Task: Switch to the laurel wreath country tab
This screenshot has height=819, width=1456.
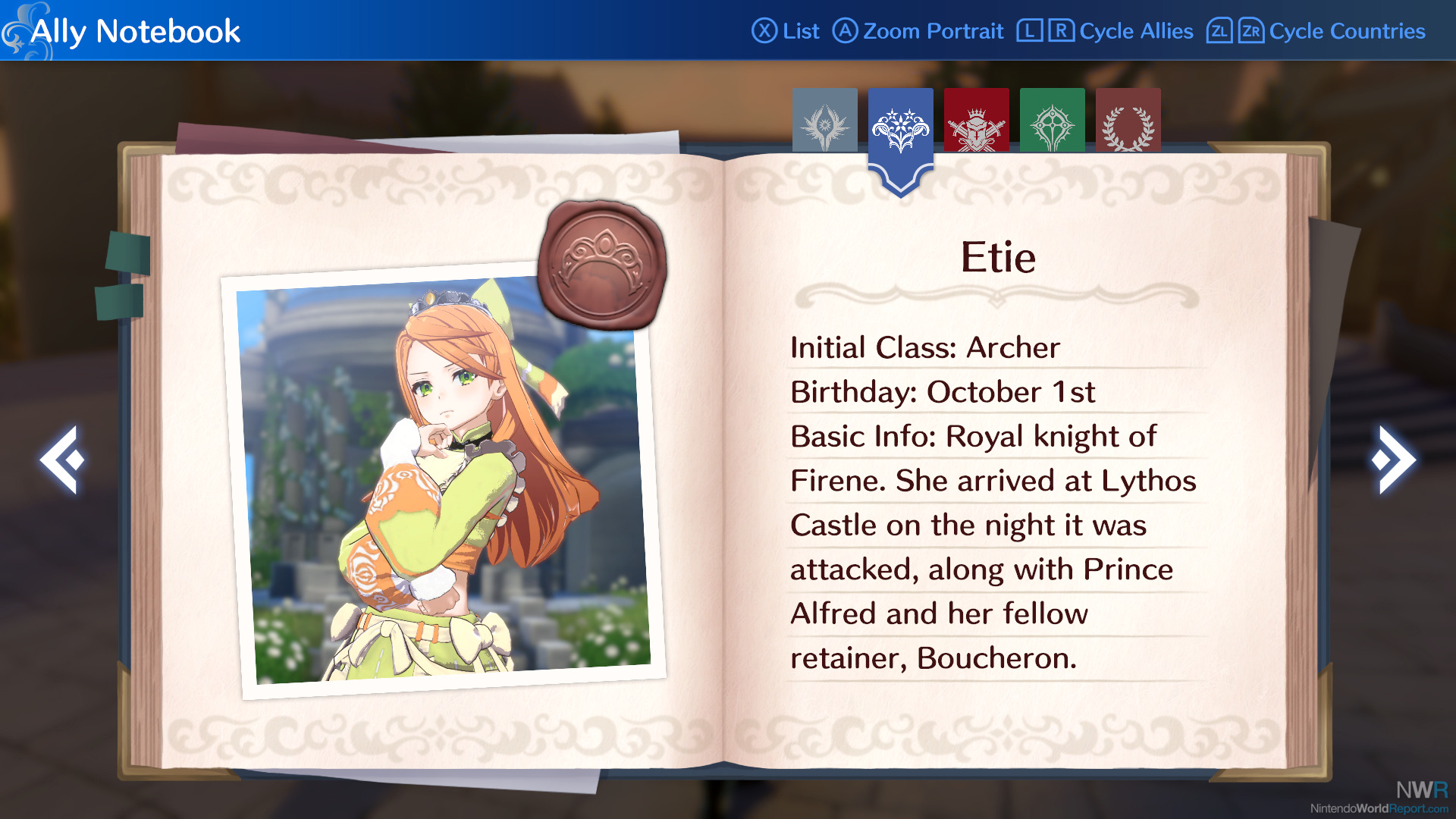Action: pyautogui.click(x=1128, y=121)
